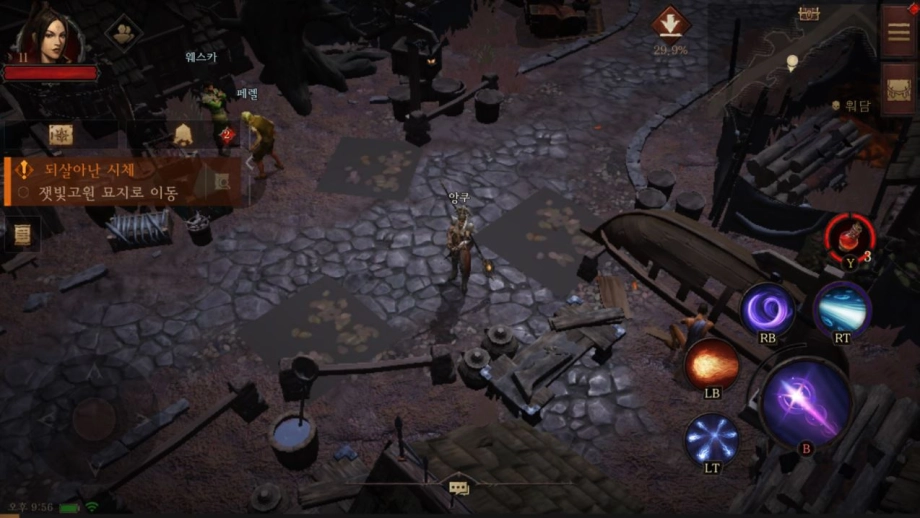Open the party group icon

point(124,33)
